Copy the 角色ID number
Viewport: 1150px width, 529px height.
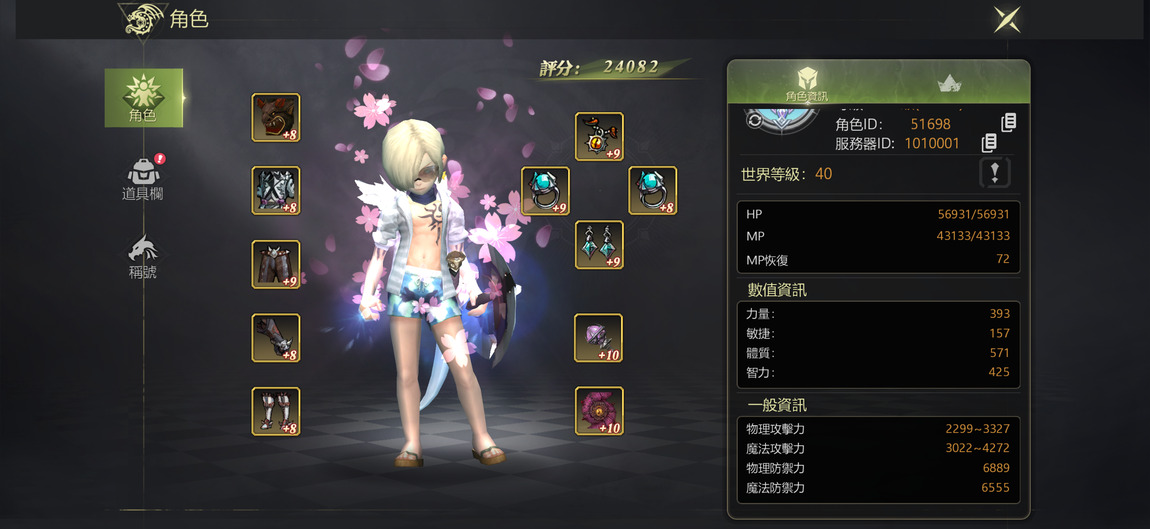pos(1008,122)
